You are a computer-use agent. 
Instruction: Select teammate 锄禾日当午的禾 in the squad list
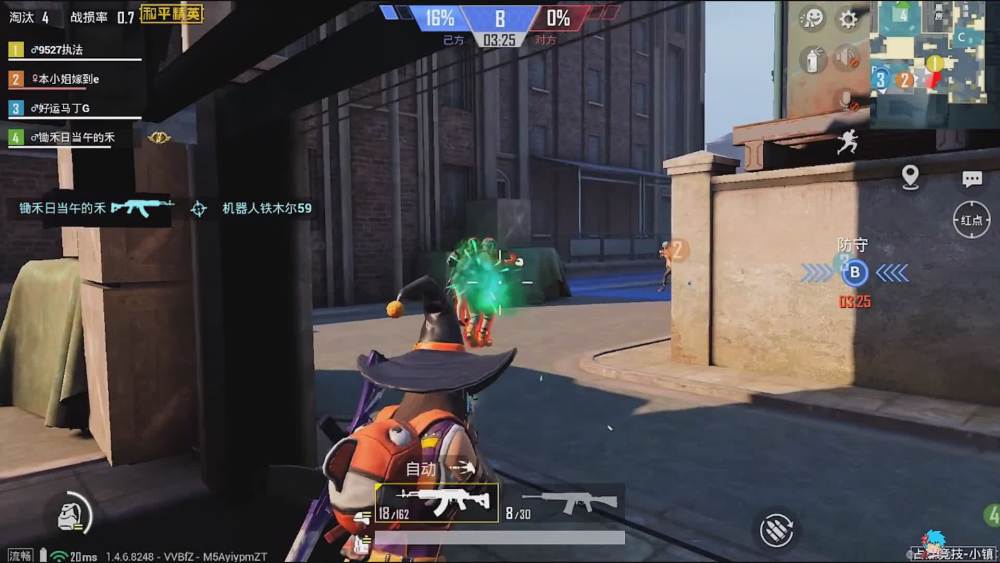(x=68, y=138)
